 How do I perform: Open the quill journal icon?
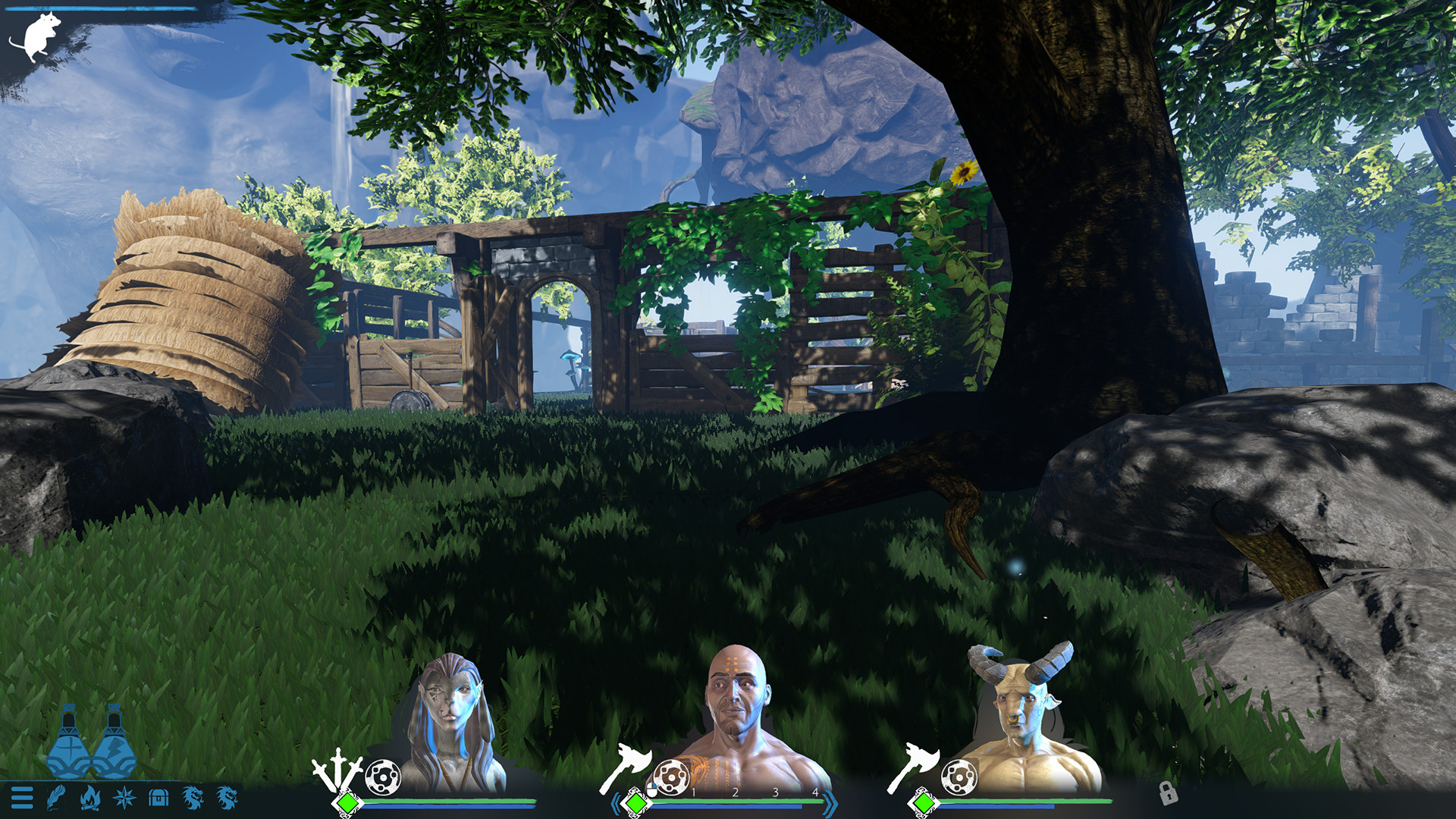click(x=57, y=799)
